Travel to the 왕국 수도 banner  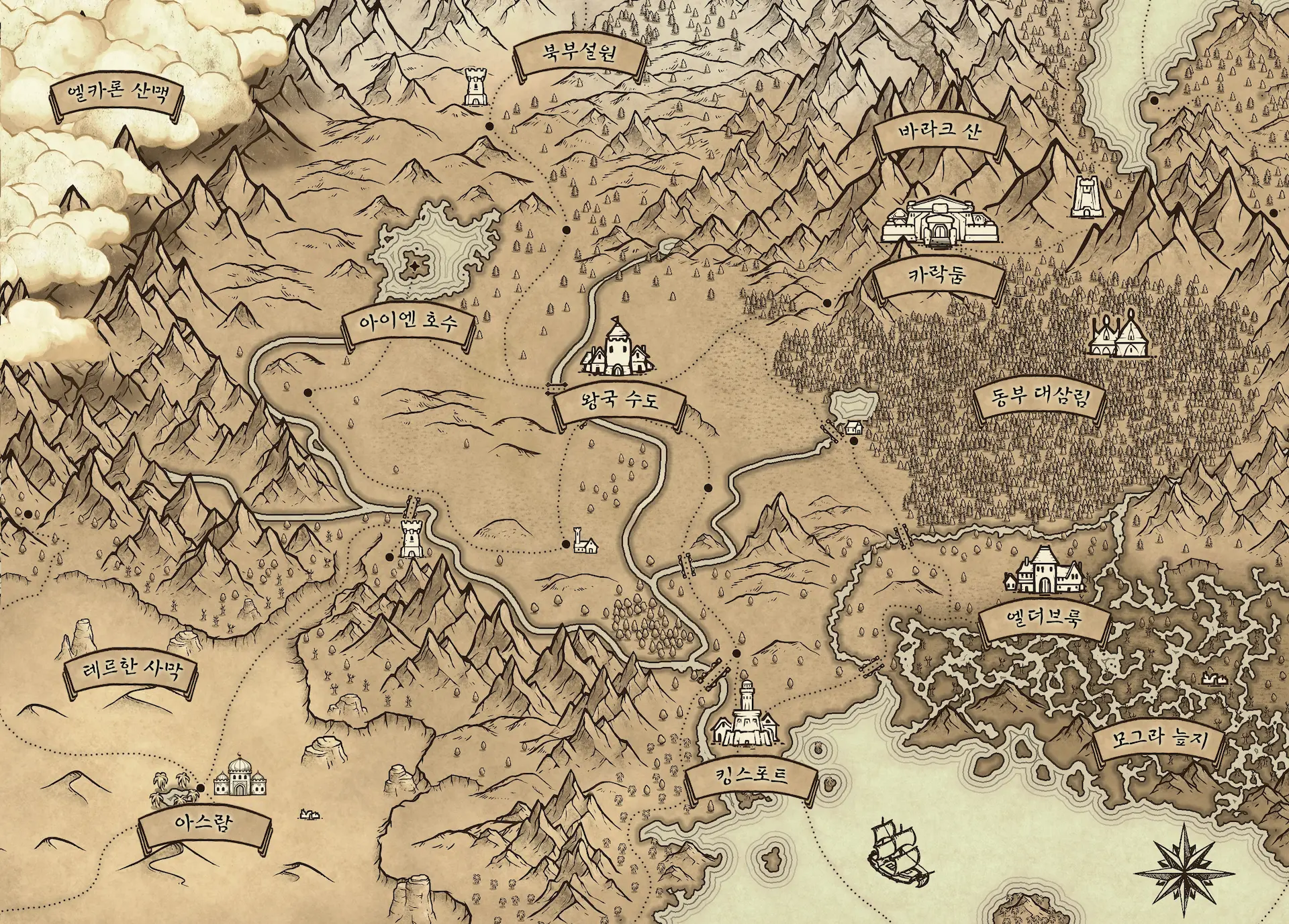[x=618, y=401]
